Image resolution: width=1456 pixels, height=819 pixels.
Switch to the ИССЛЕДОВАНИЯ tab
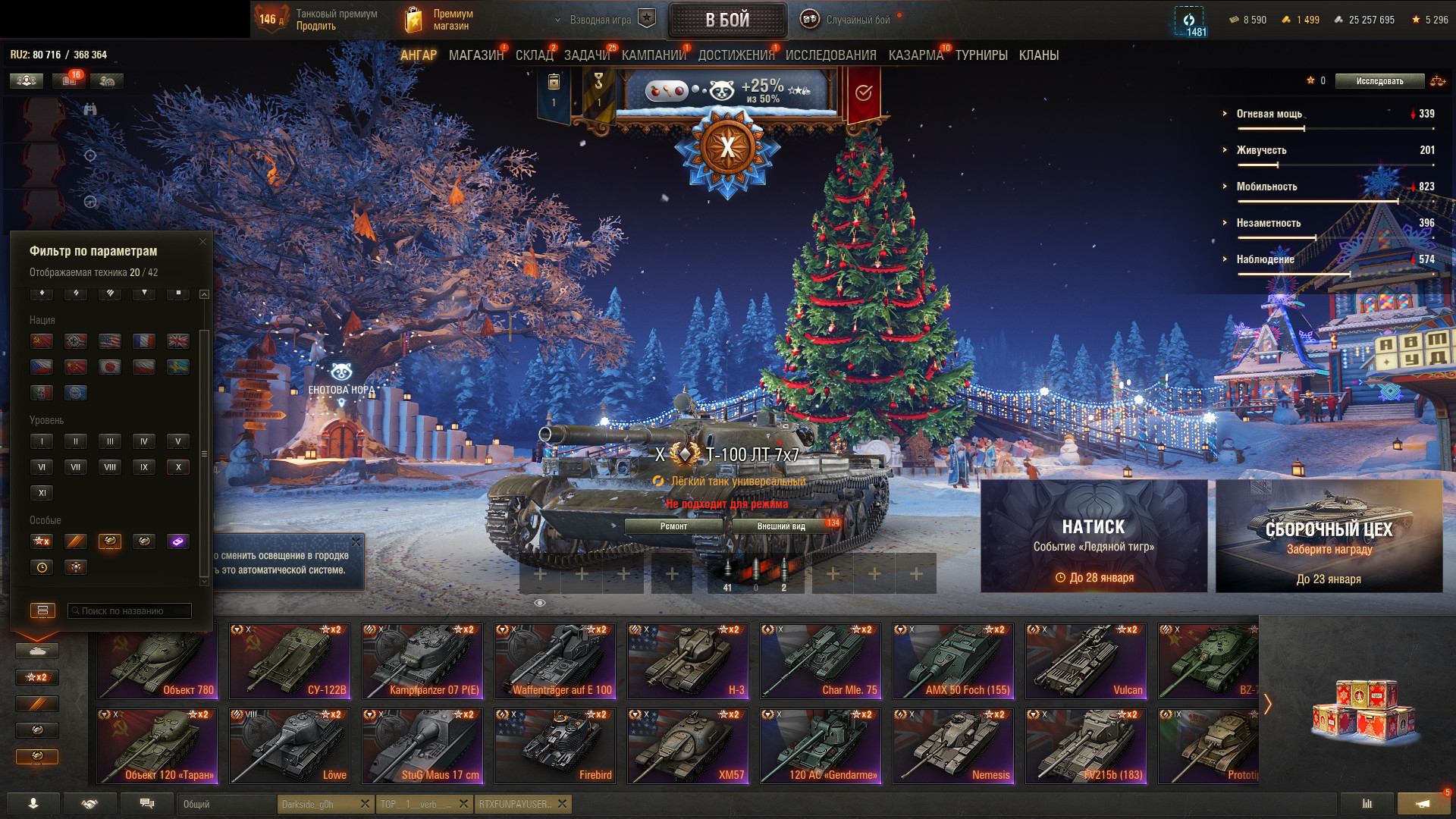pos(830,55)
